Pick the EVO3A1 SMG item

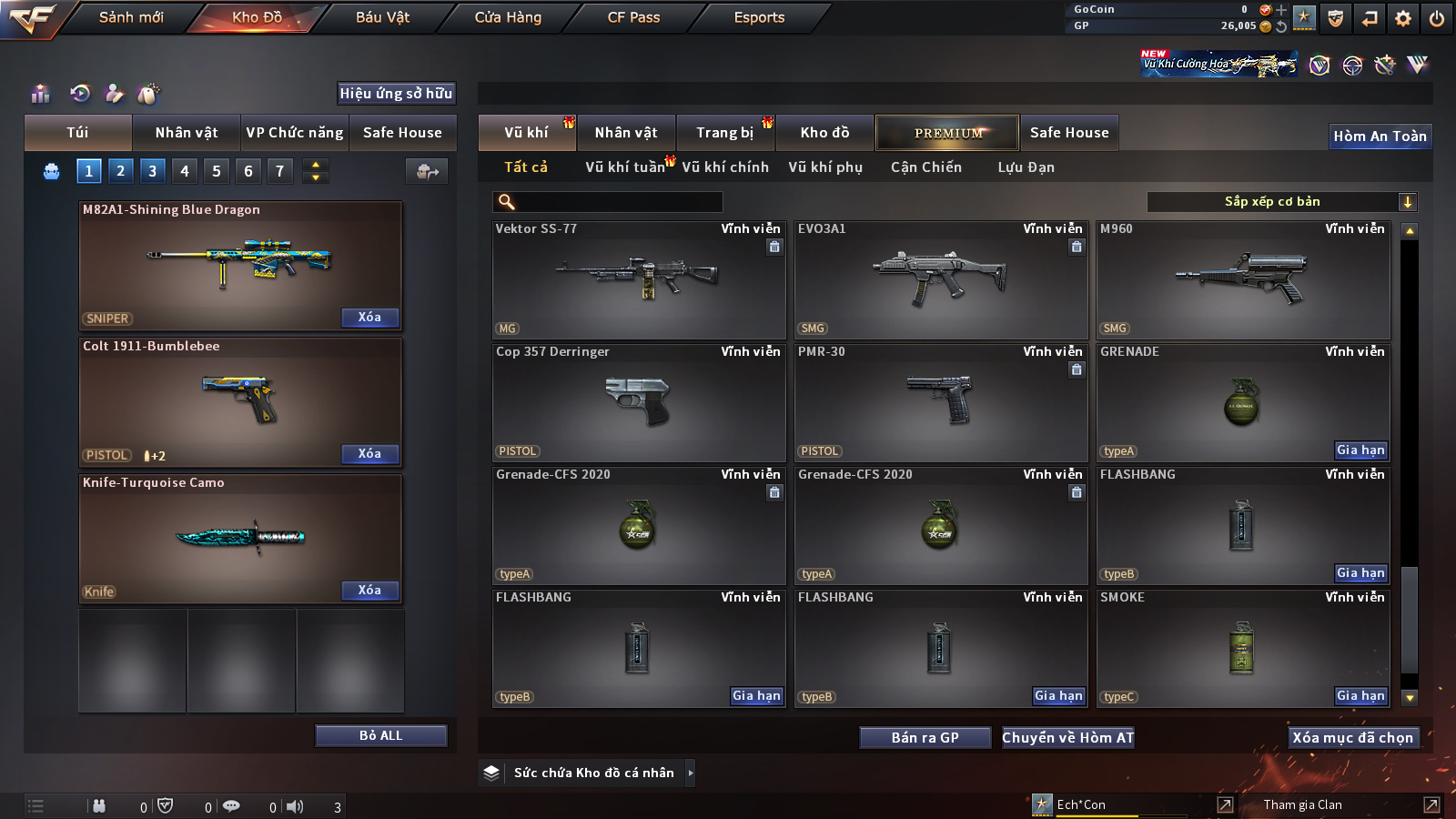click(940, 280)
